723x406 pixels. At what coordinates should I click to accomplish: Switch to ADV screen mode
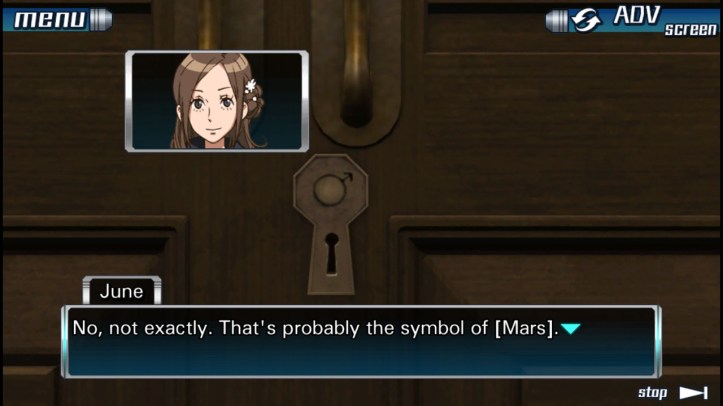634,19
